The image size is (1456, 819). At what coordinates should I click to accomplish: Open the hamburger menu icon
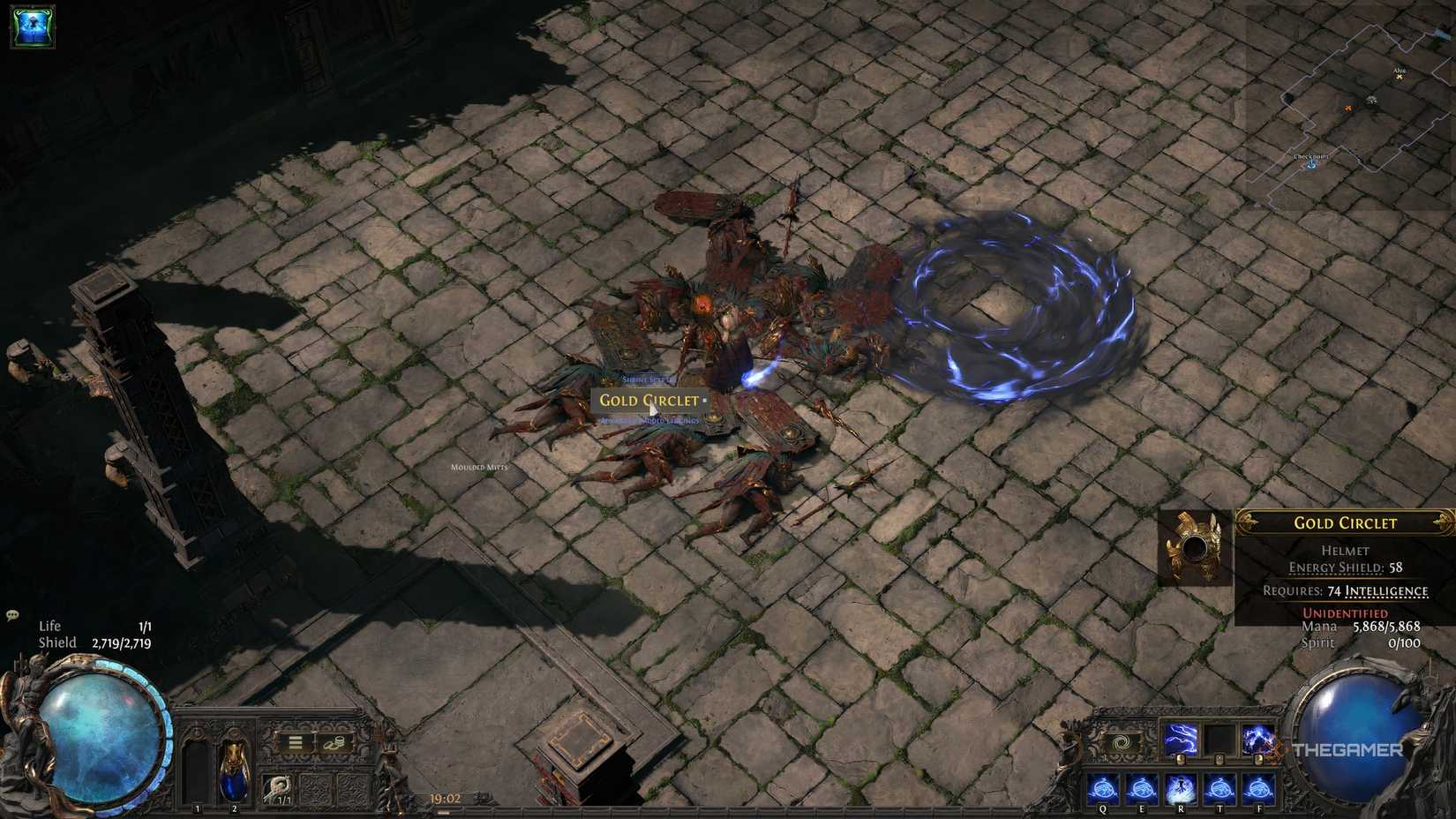295,740
